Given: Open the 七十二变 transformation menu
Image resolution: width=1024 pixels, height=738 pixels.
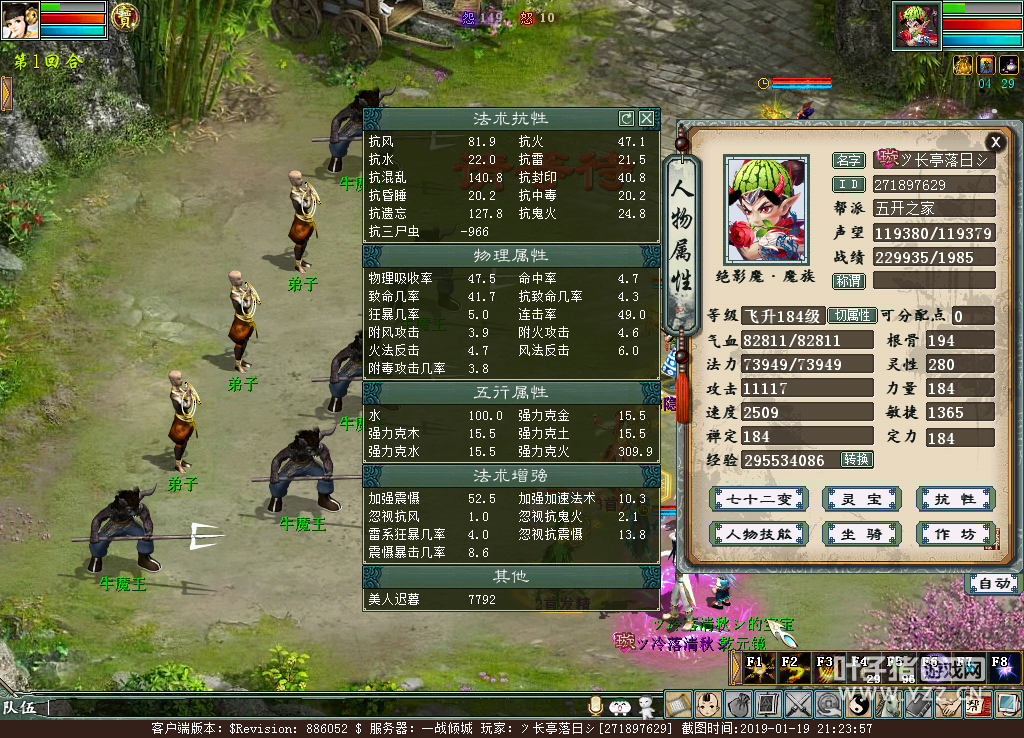Looking at the screenshot, I should (757, 499).
